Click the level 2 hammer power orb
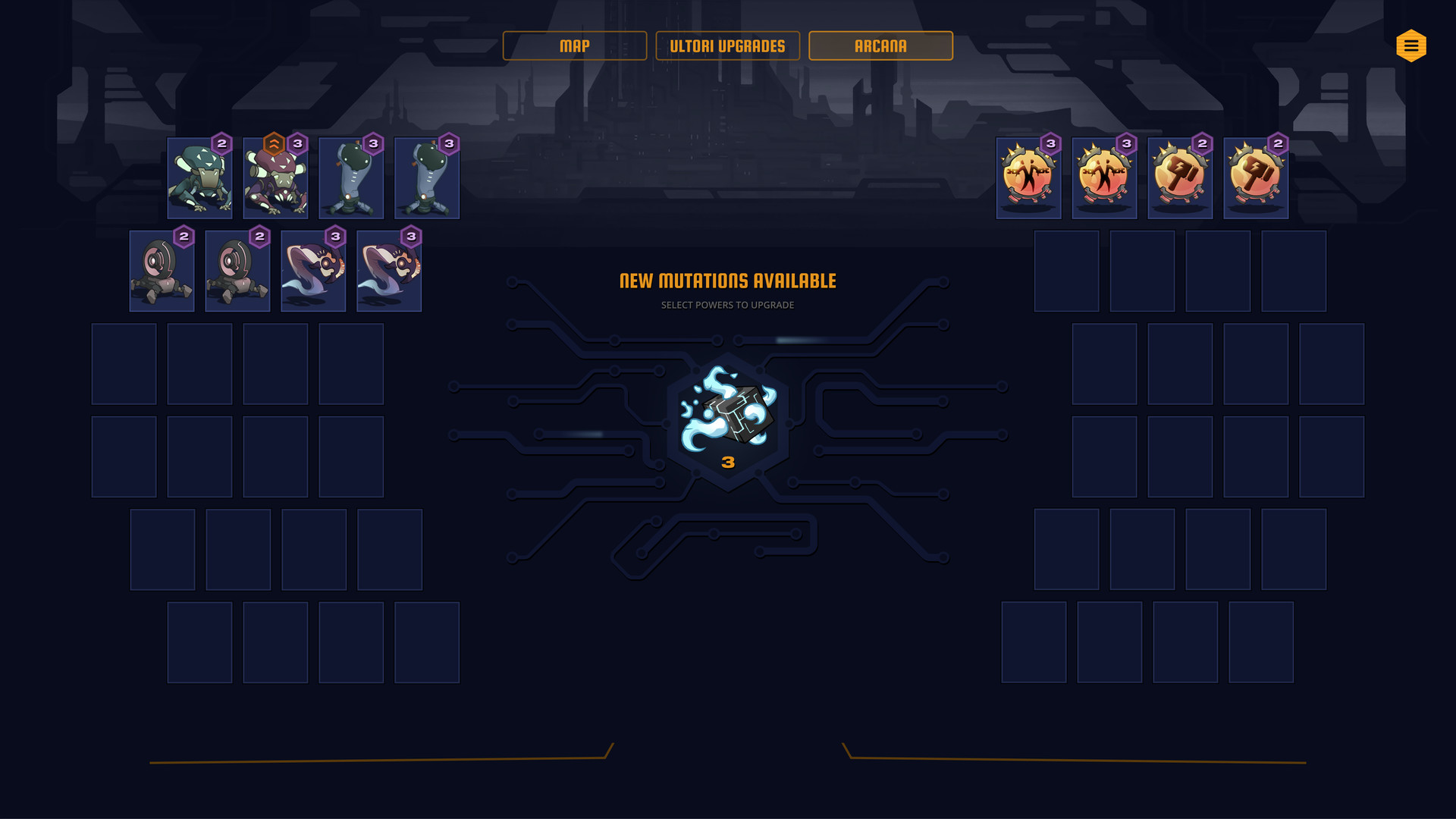The image size is (1456, 819). tap(1180, 177)
